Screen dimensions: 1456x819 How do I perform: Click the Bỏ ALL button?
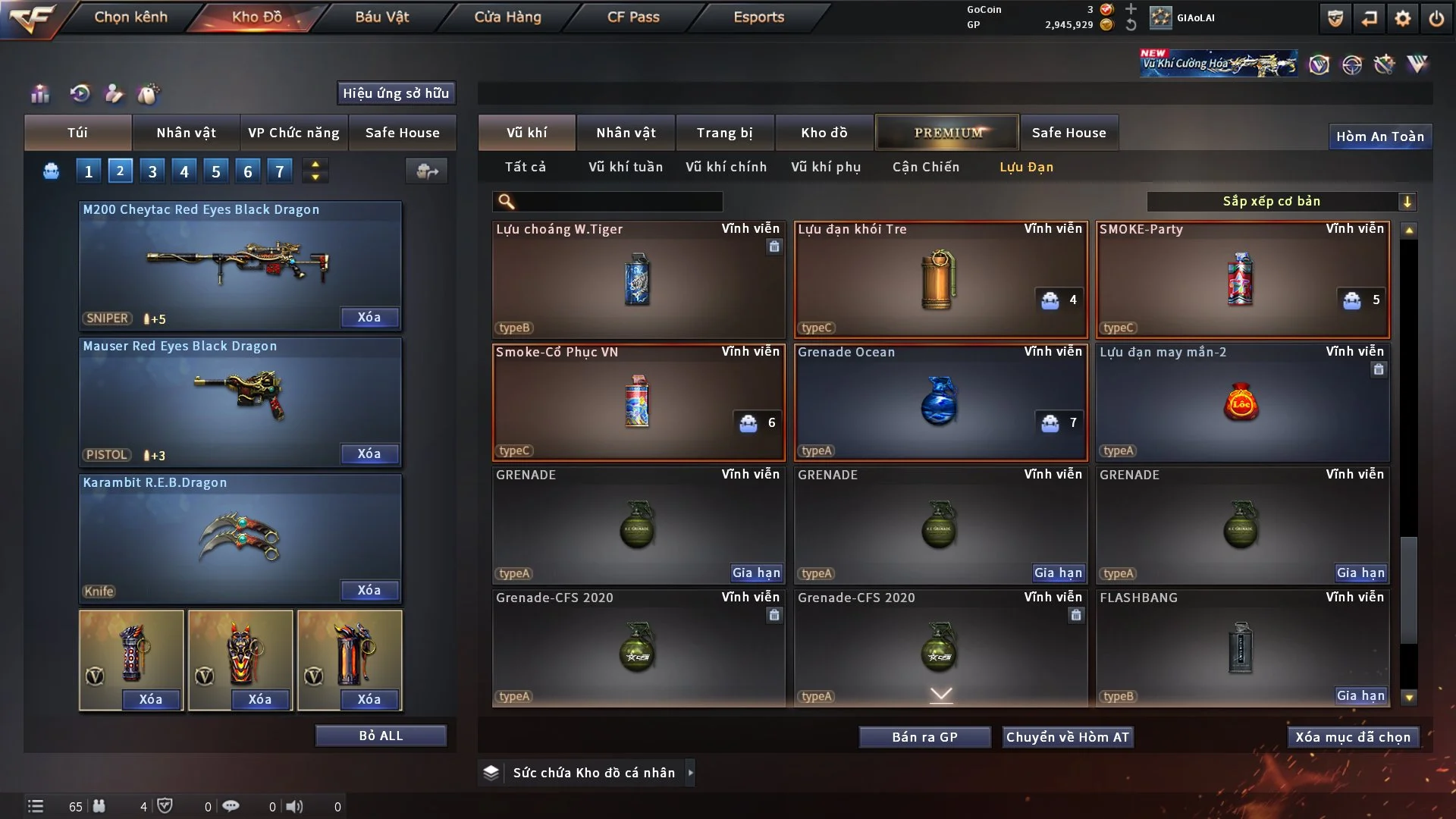click(x=381, y=736)
